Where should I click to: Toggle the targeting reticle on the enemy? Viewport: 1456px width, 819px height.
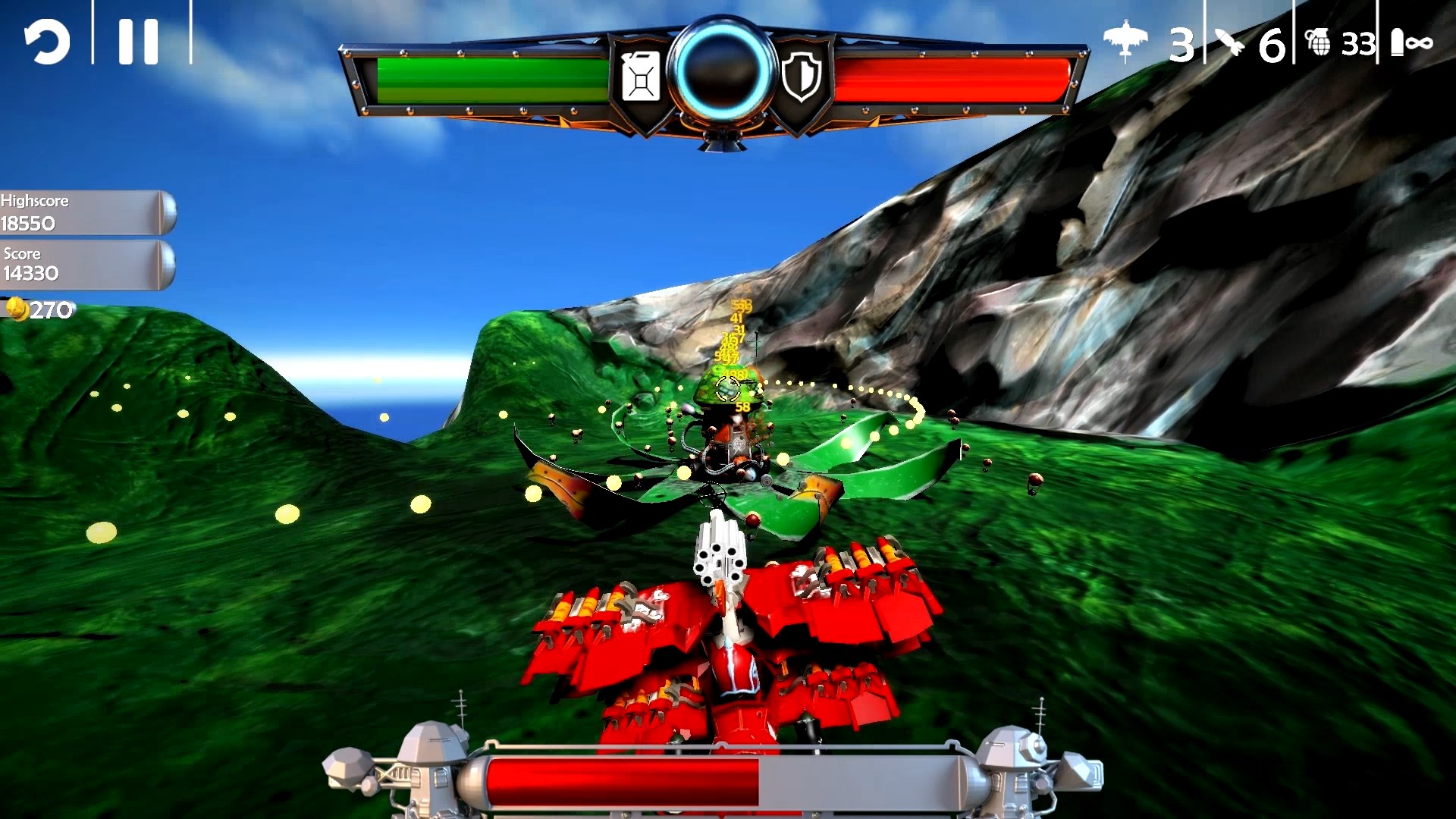click(726, 389)
